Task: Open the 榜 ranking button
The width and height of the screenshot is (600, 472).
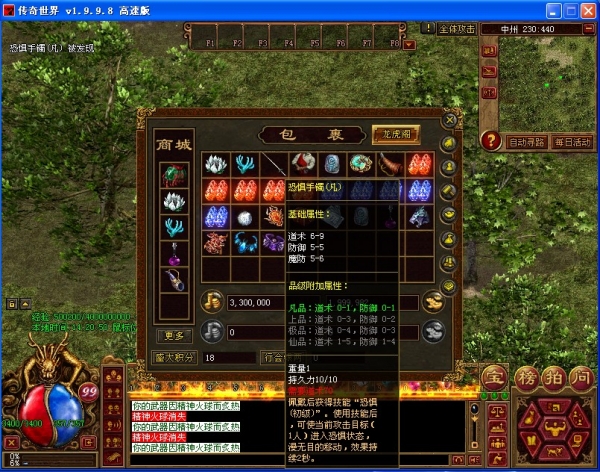Action: [527, 378]
